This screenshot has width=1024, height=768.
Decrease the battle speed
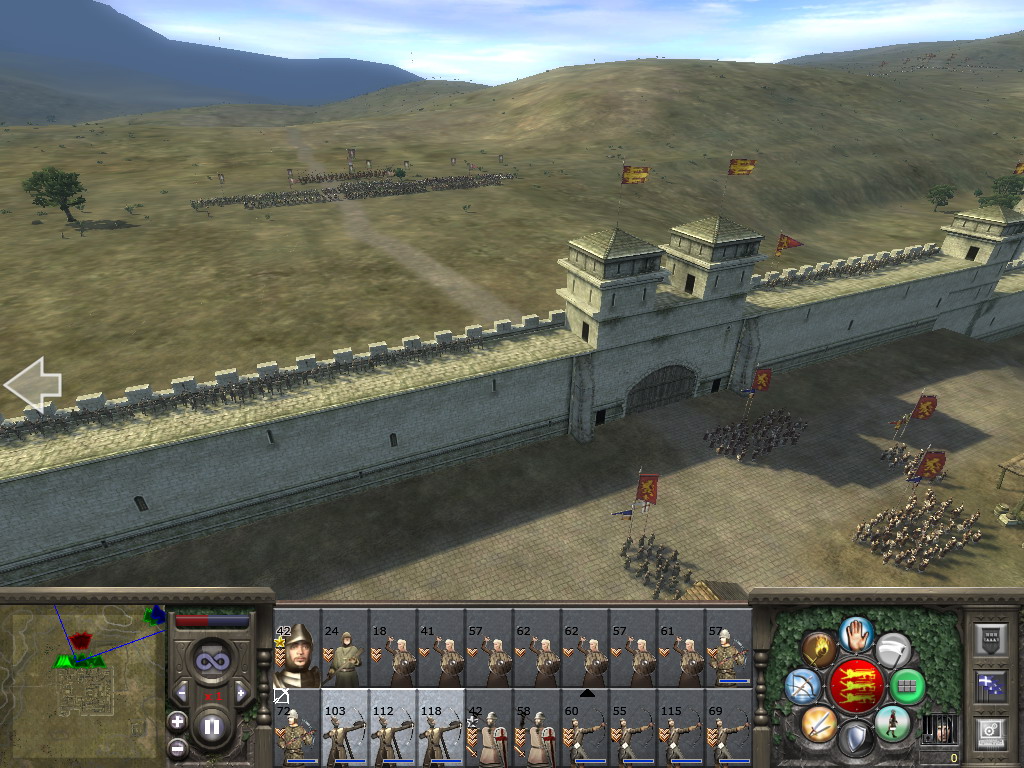pyautogui.click(x=181, y=692)
